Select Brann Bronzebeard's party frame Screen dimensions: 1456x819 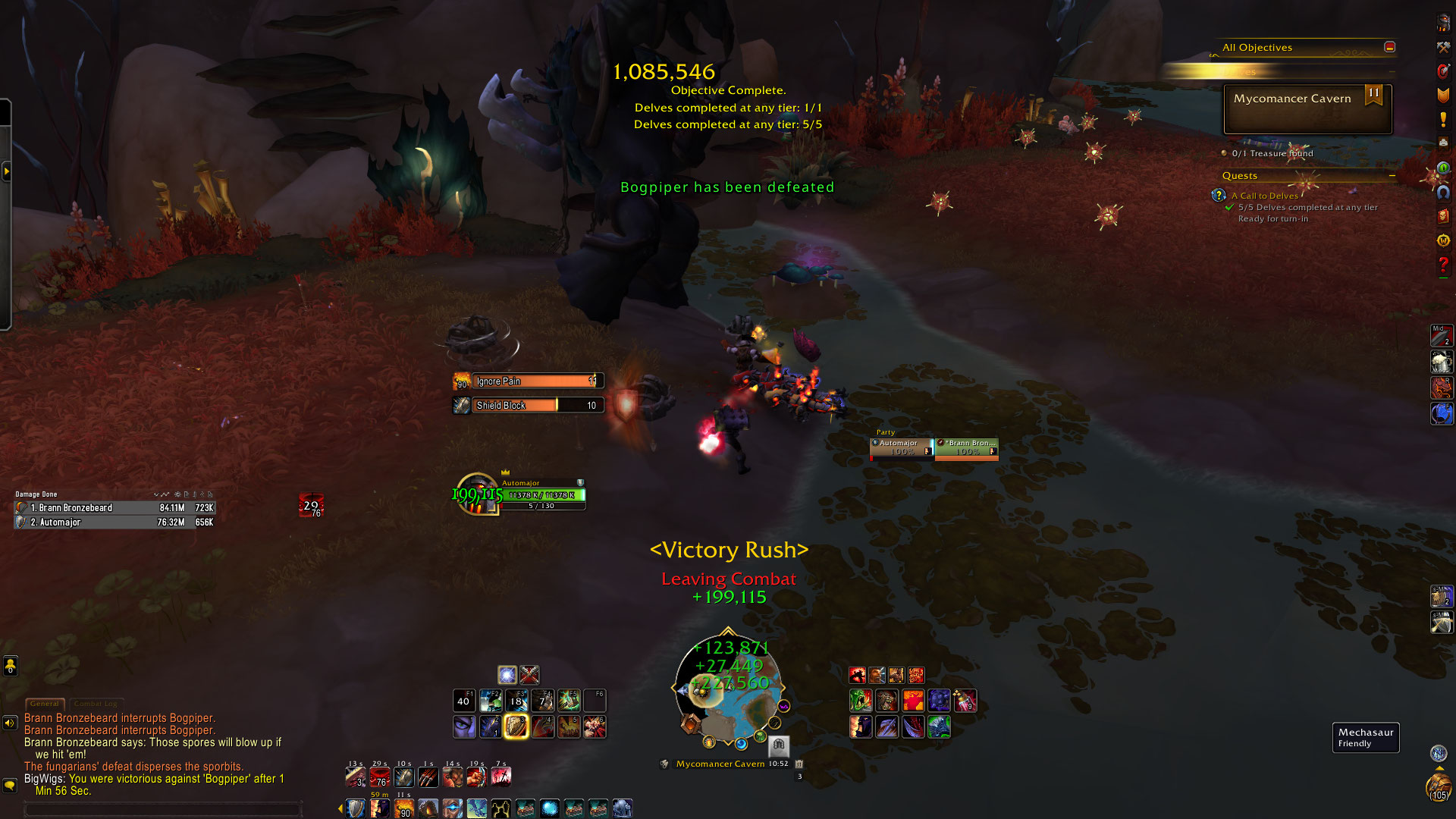[966, 448]
